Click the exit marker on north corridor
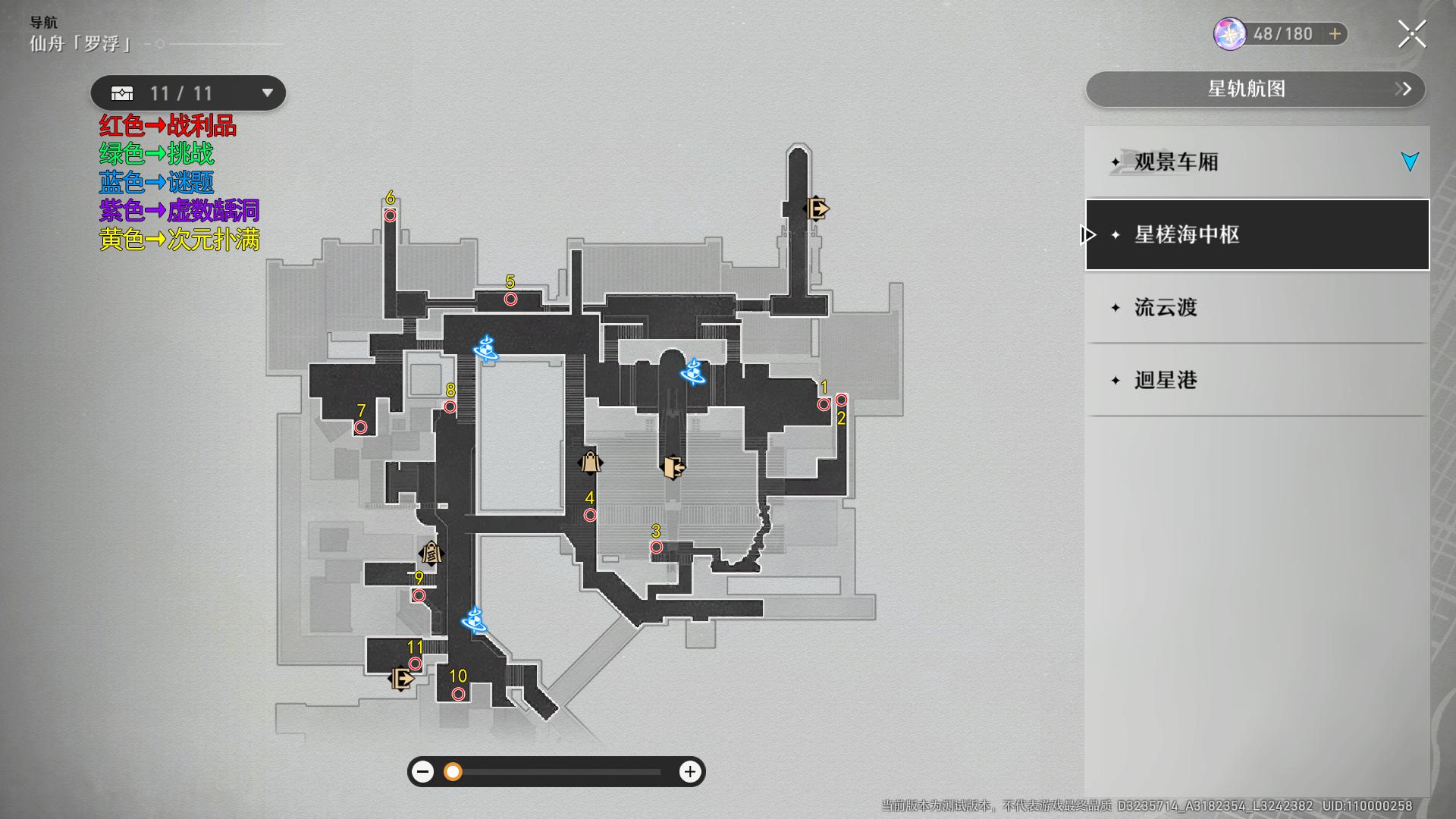1456x819 pixels. coord(816,208)
